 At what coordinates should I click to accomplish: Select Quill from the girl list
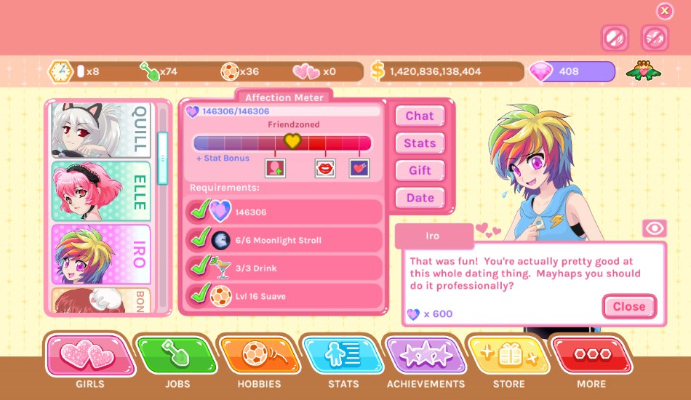pyautogui.click(x=102, y=129)
